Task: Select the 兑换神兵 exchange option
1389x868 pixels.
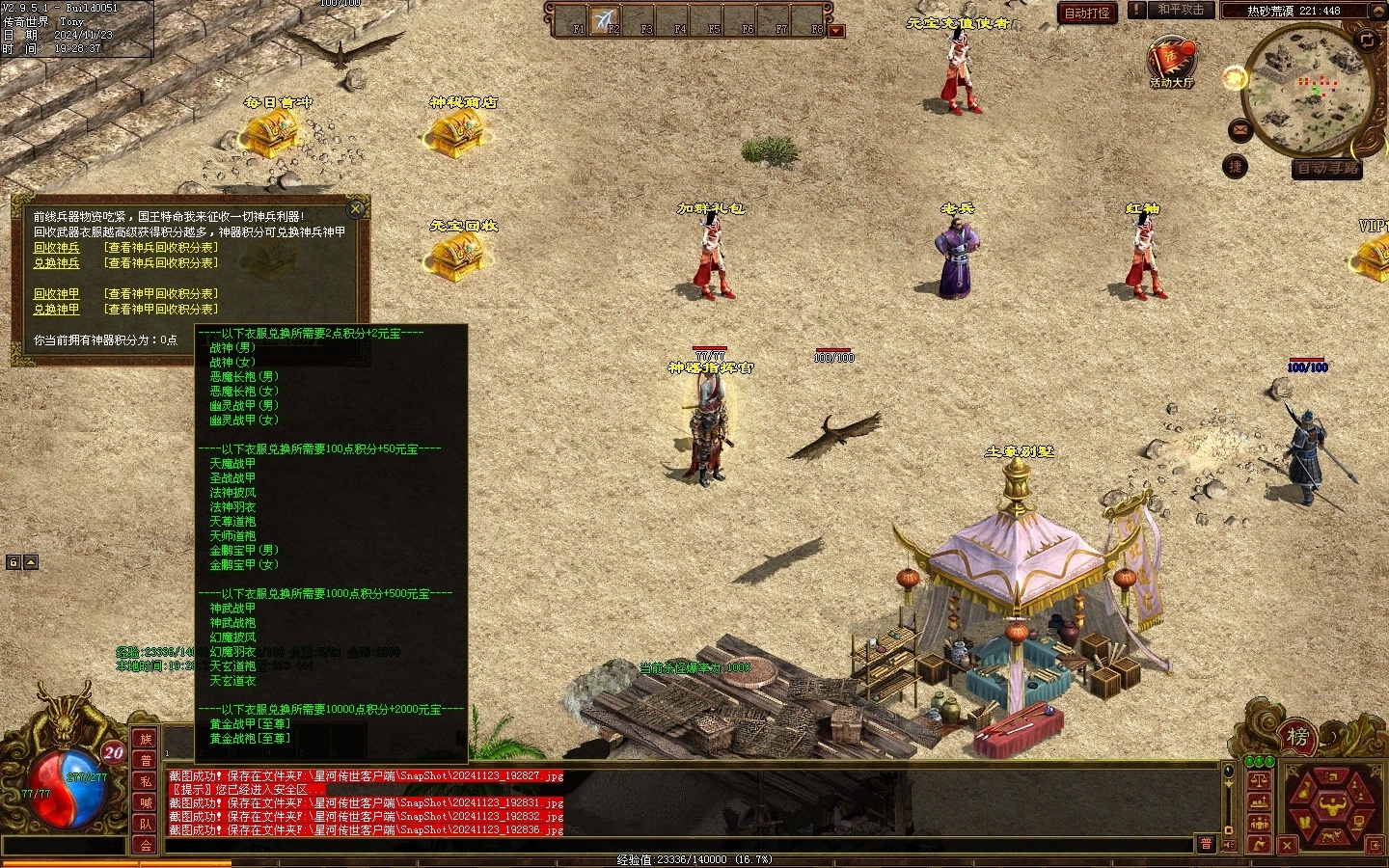Action: (x=57, y=263)
